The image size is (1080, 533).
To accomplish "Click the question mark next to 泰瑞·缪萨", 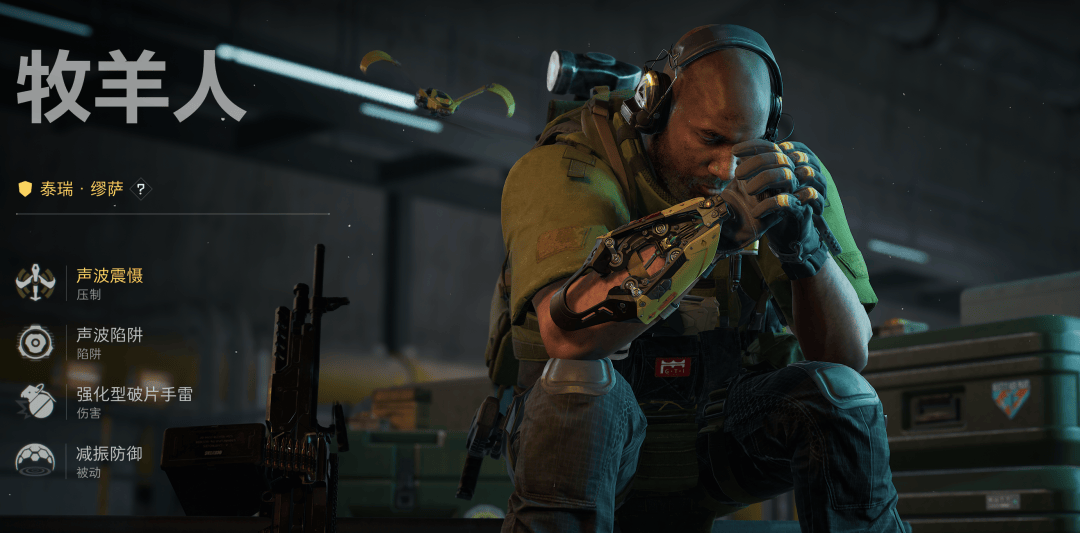I will tap(141, 188).
